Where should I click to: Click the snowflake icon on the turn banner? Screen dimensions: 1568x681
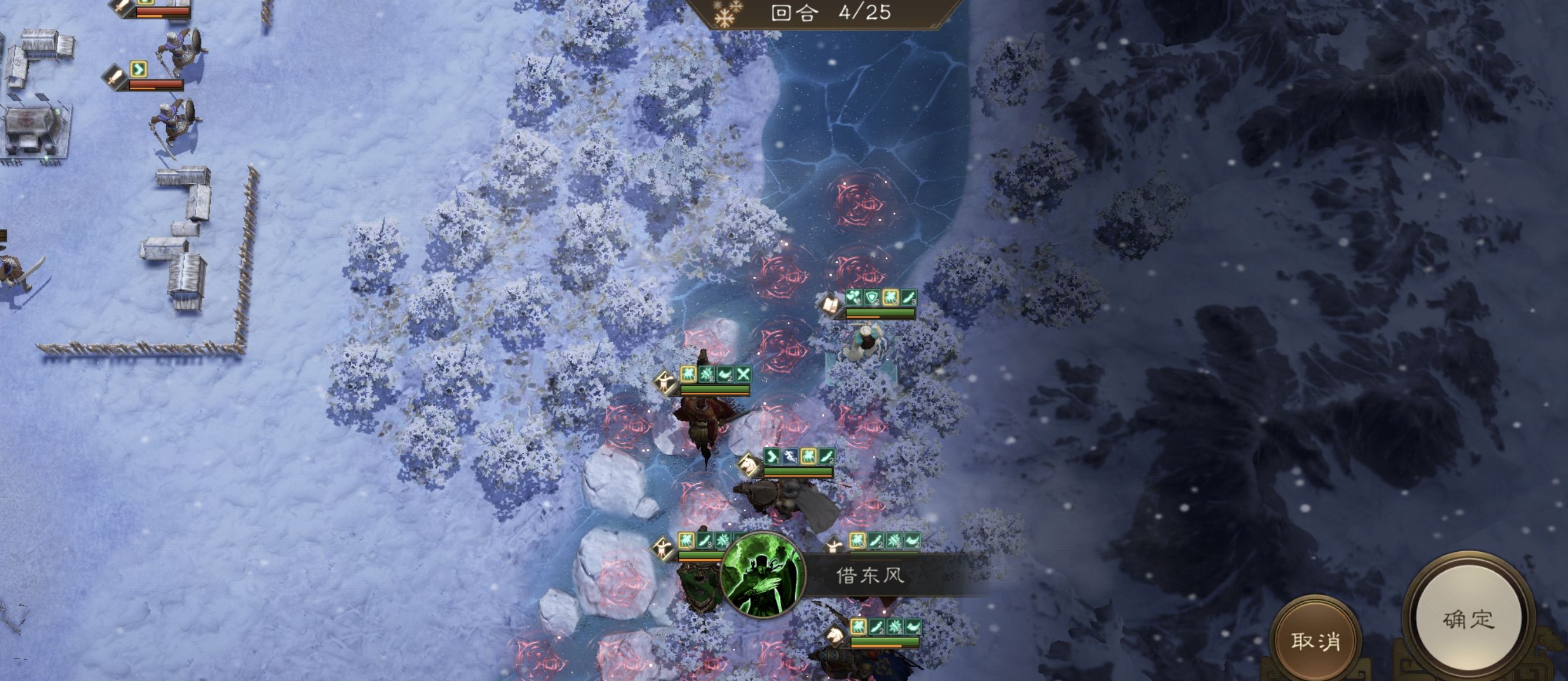(x=724, y=12)
